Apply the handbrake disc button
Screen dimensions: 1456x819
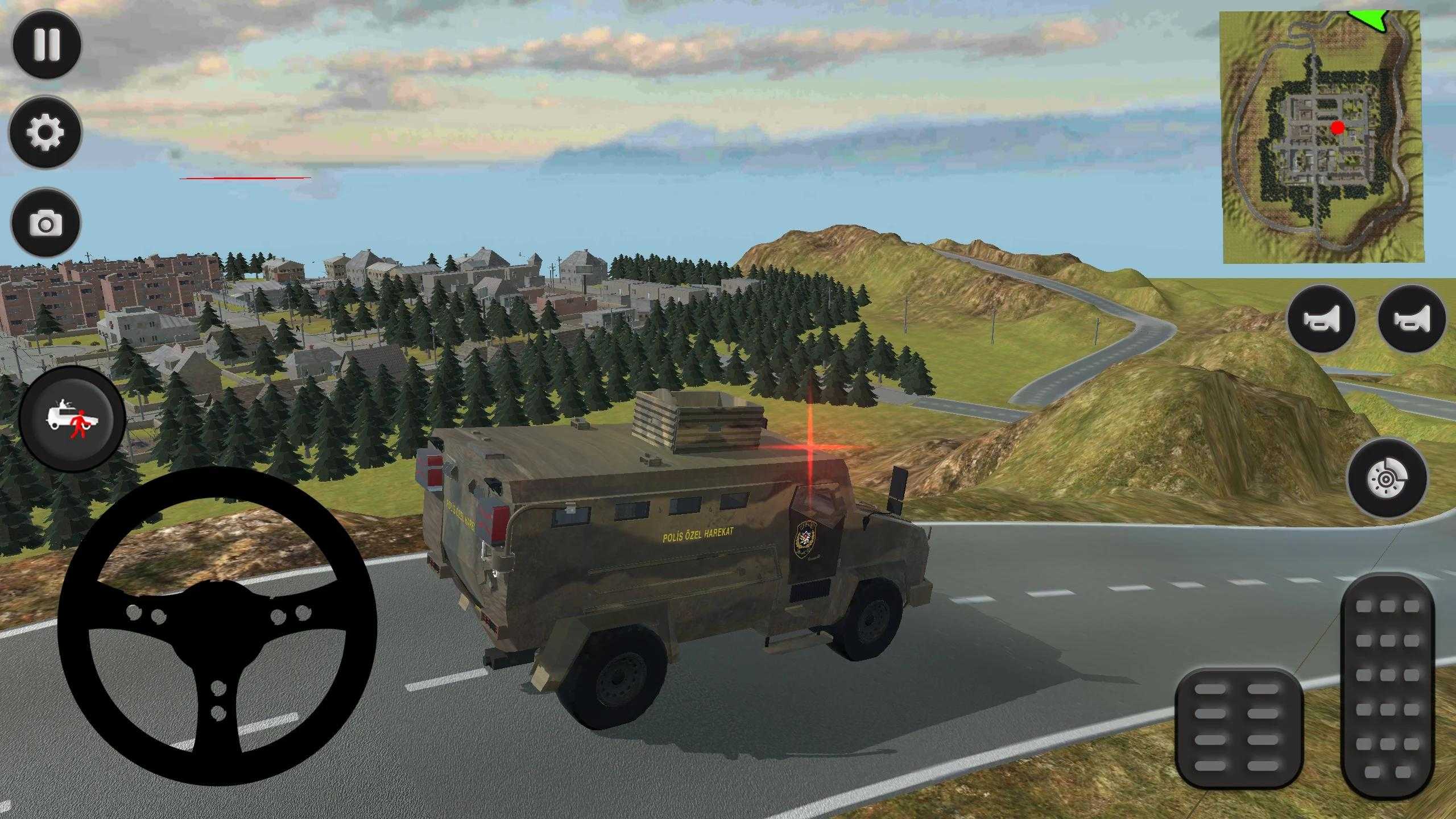pyautogui.click(x=1387, y=478)
